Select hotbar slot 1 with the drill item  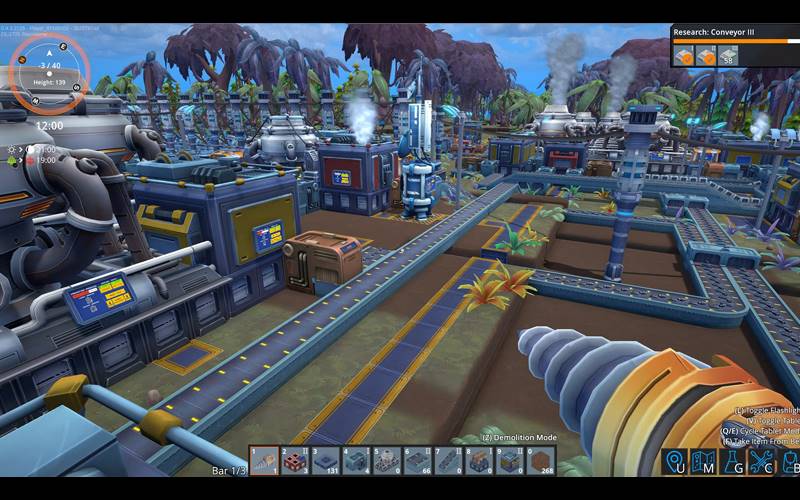tap(264, 460)
